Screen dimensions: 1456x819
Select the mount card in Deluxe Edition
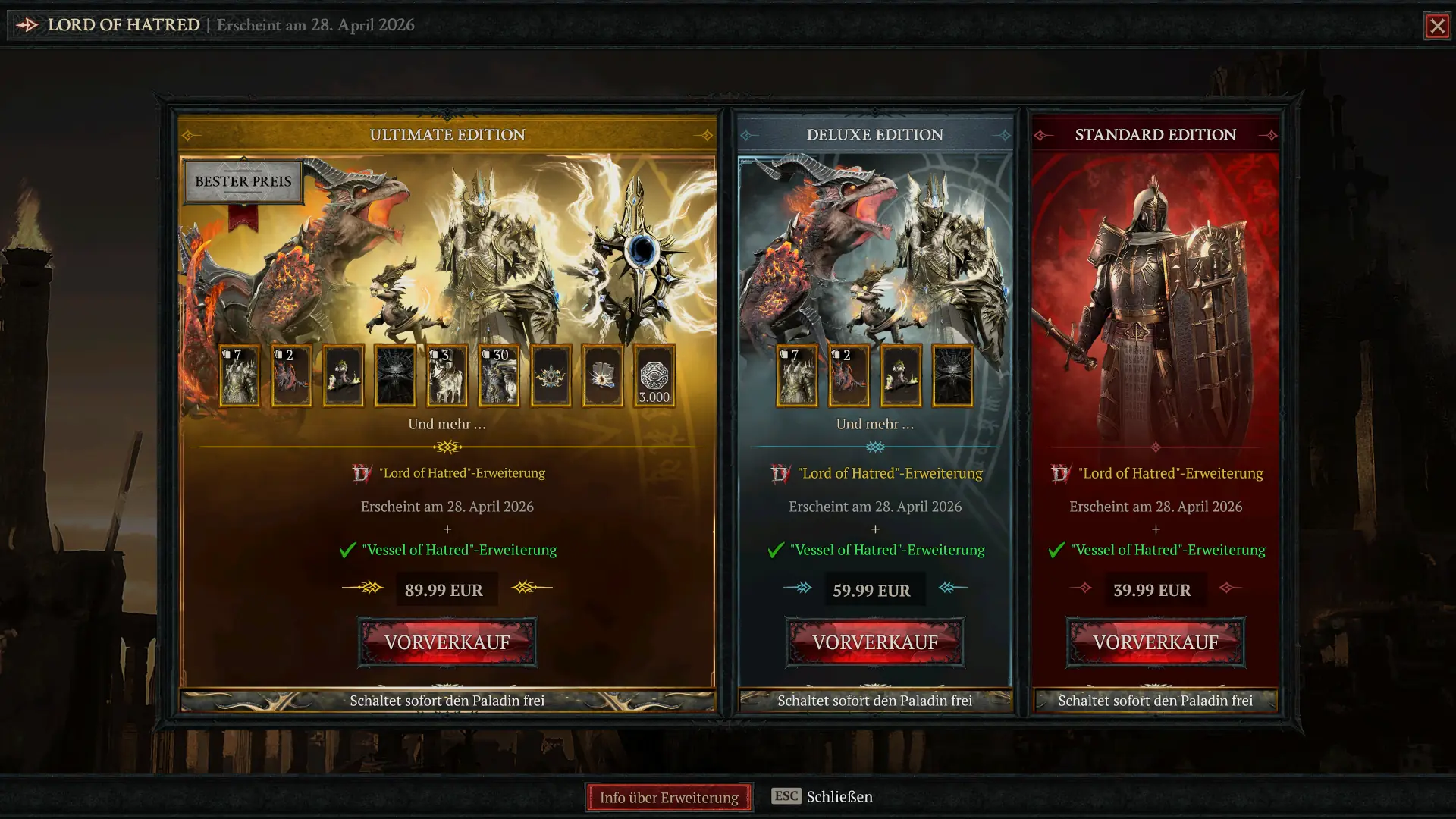tap(849, 374)
